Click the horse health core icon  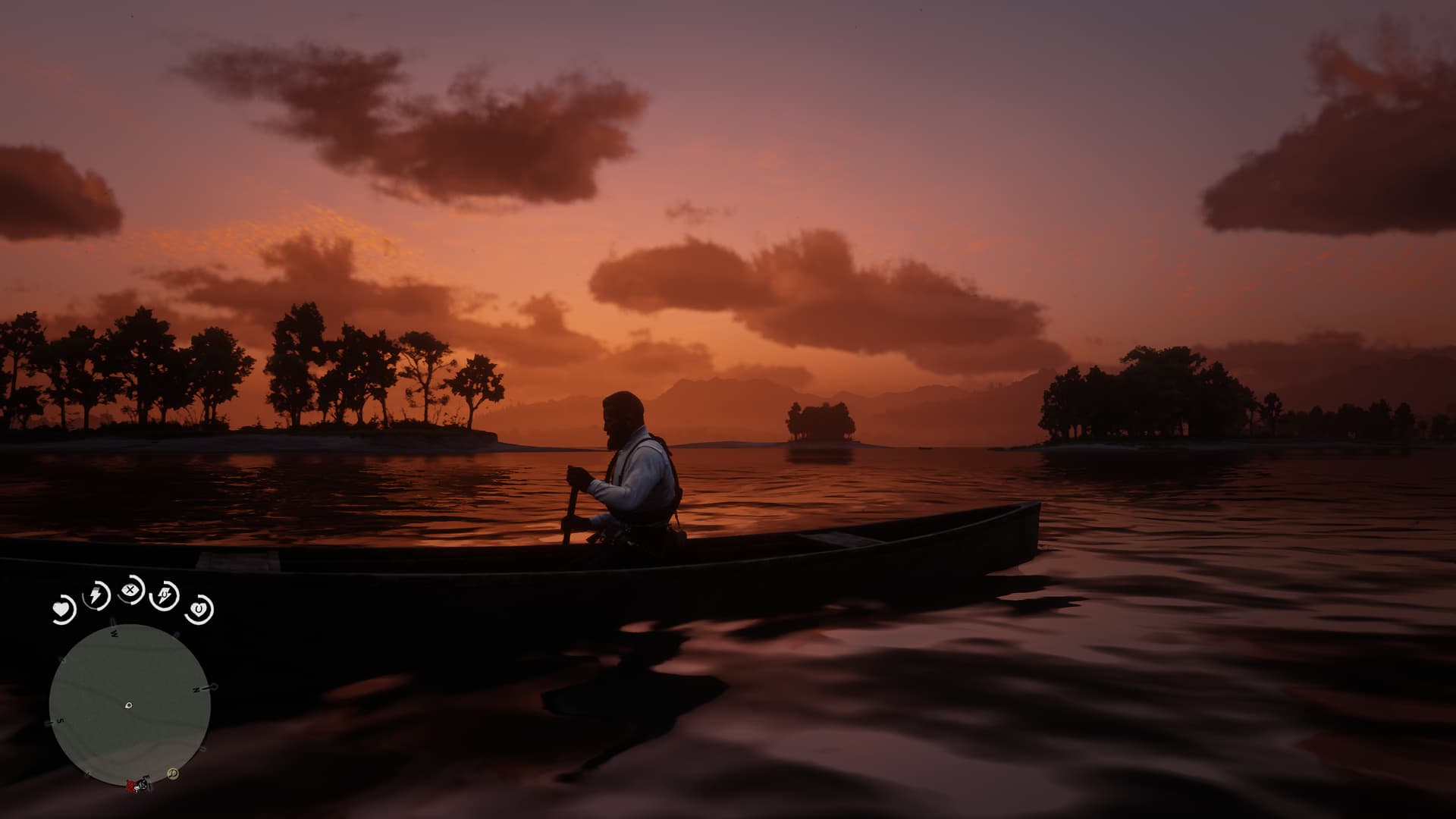[x=199, y=608]
